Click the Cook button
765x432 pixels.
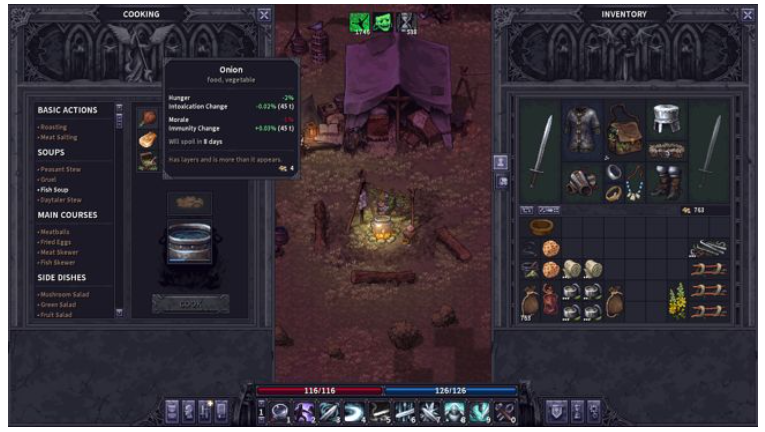(190, 302)
